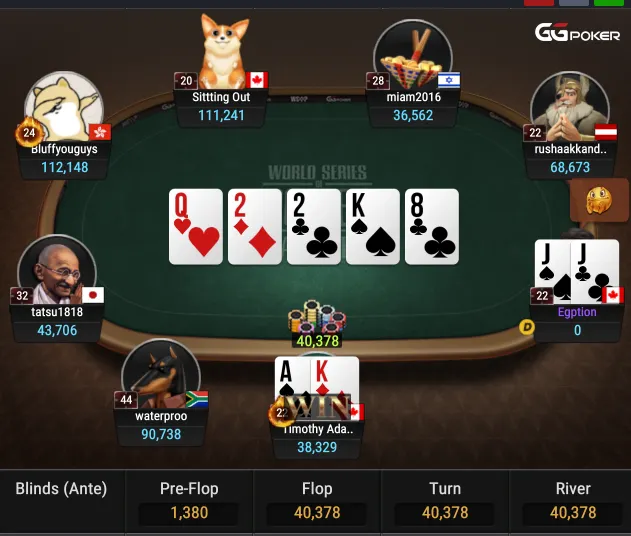
Task: Show the Flop street action
Action: pyautogui.click(x=317, y=501)
